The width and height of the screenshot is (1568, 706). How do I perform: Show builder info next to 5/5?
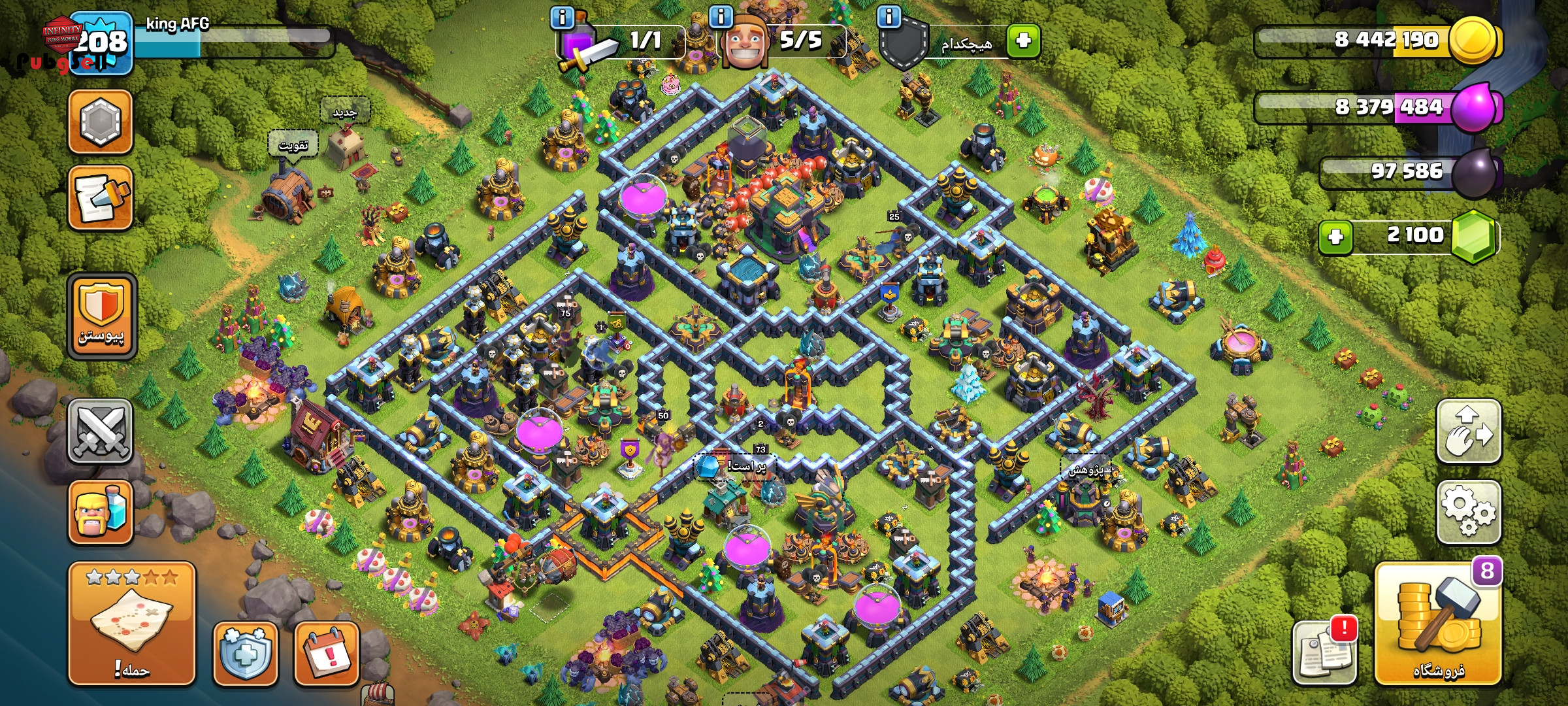(x=721, y=17)
